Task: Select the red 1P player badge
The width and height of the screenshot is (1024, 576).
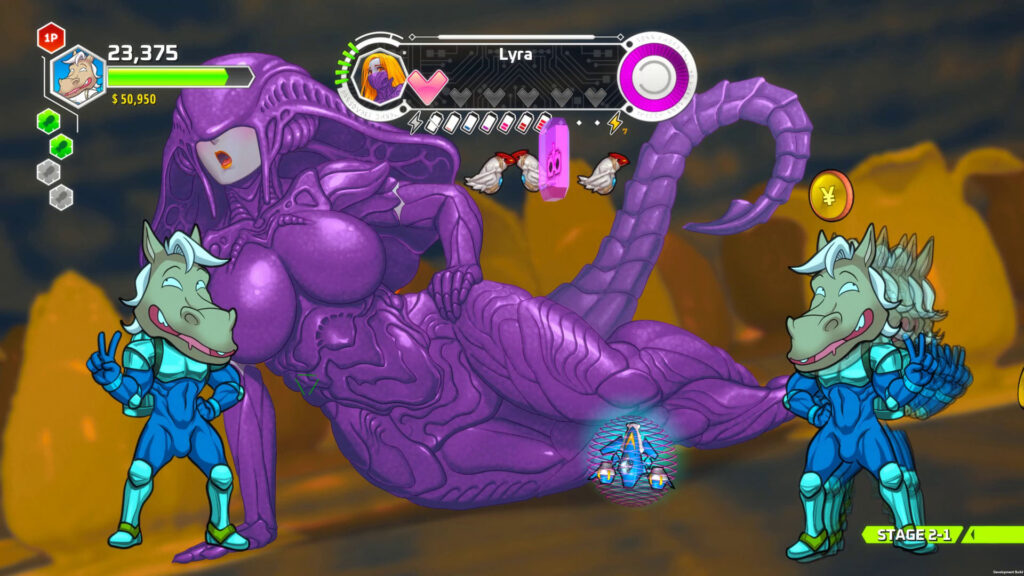Action: pos(51,39)
